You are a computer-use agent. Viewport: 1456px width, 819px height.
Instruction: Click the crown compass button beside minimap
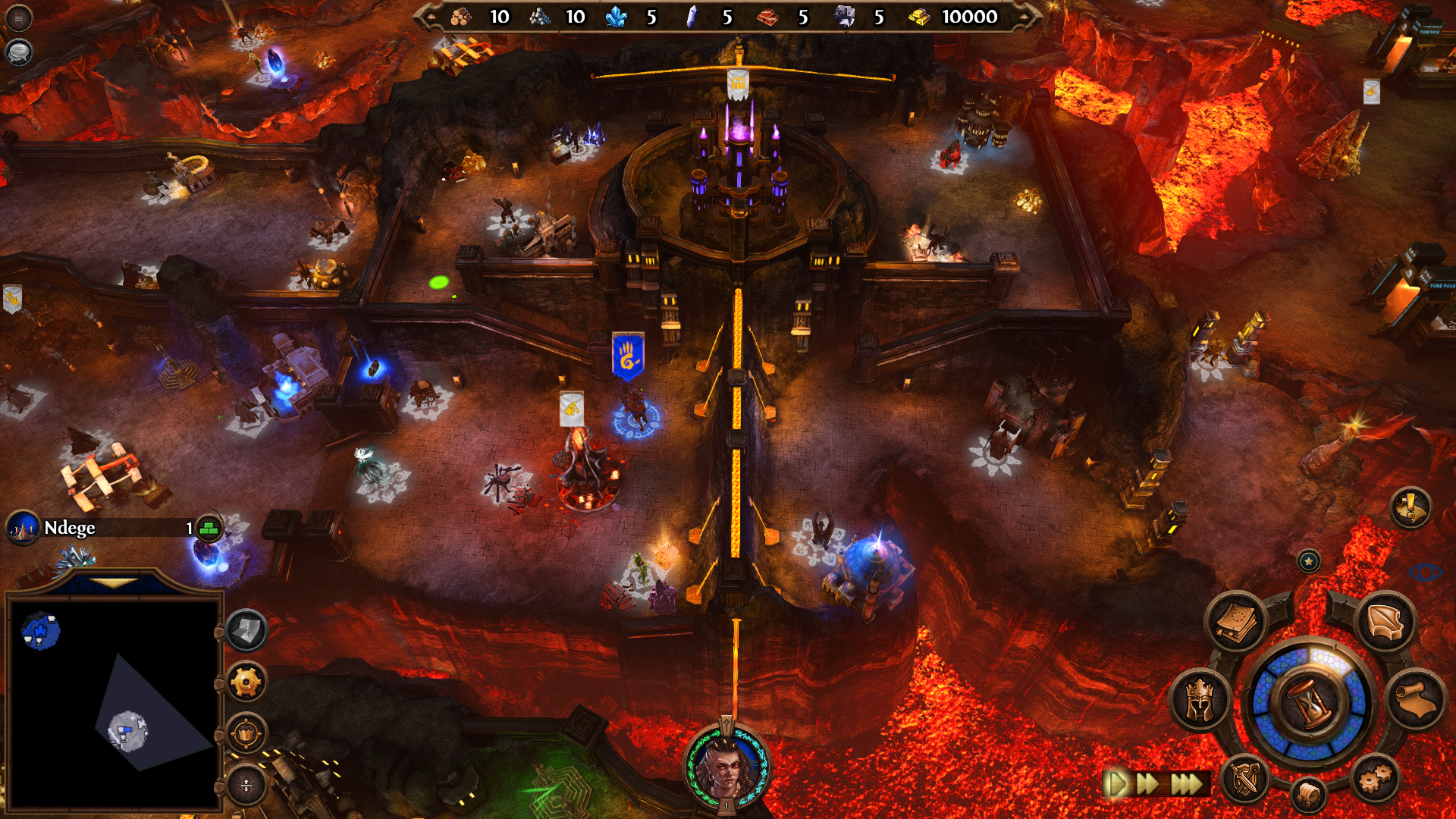(x=246, y=734)
